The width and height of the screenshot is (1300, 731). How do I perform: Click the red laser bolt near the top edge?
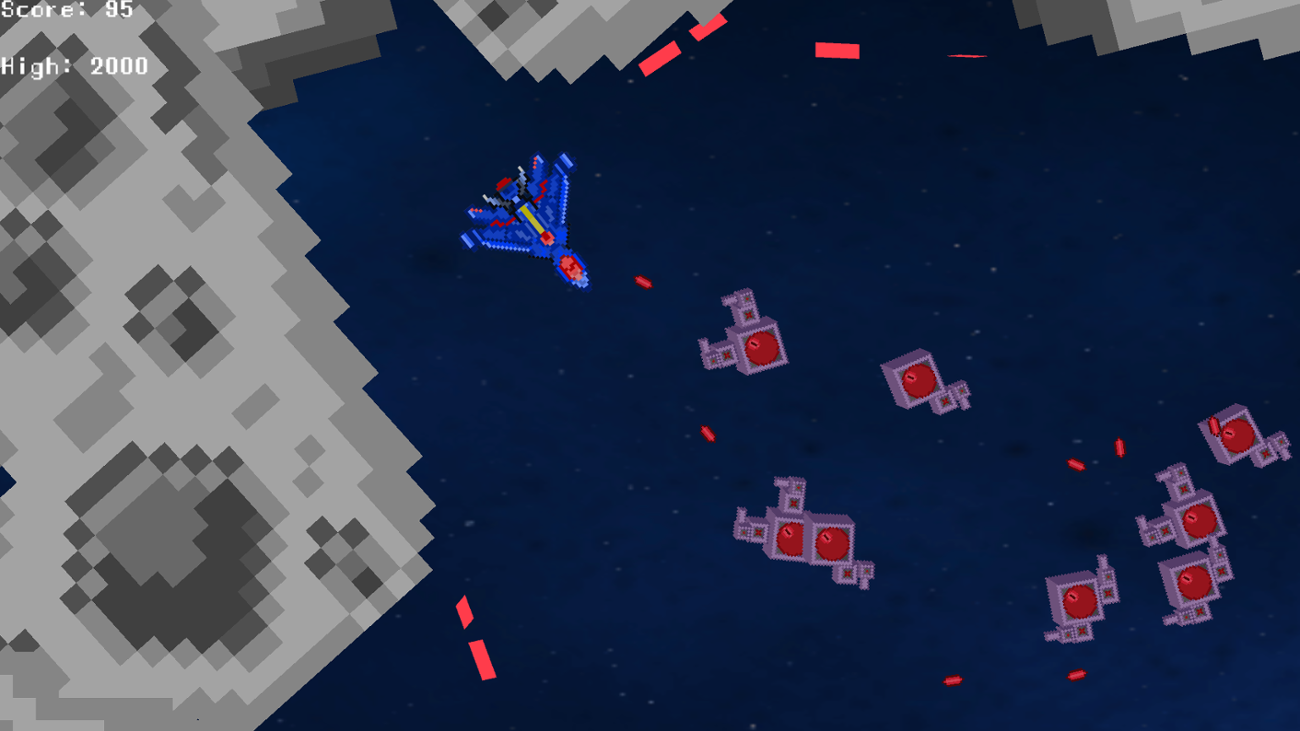[835, 52]
